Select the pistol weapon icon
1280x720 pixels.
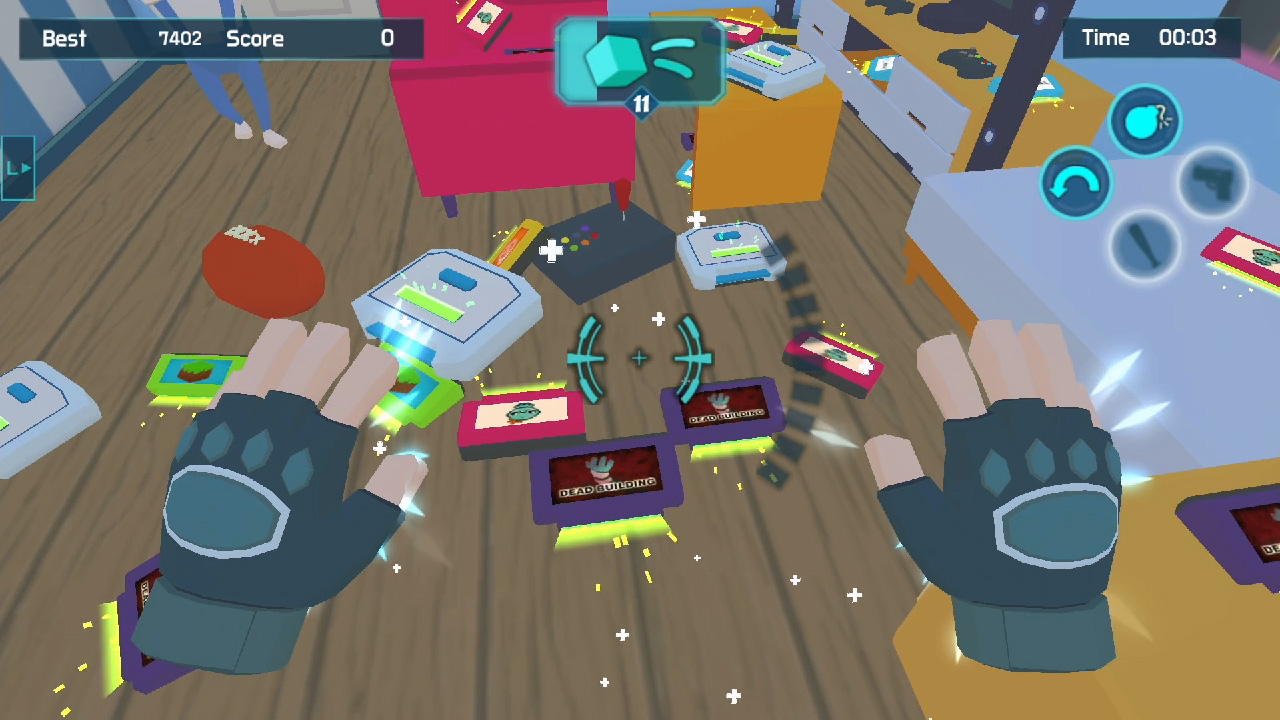coord(1213,184)
